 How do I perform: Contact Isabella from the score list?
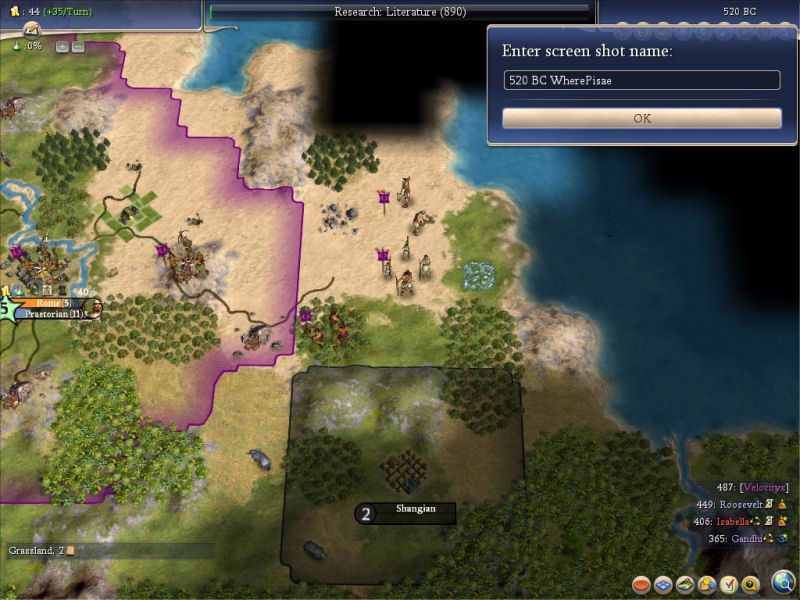(x=740, y=521)
